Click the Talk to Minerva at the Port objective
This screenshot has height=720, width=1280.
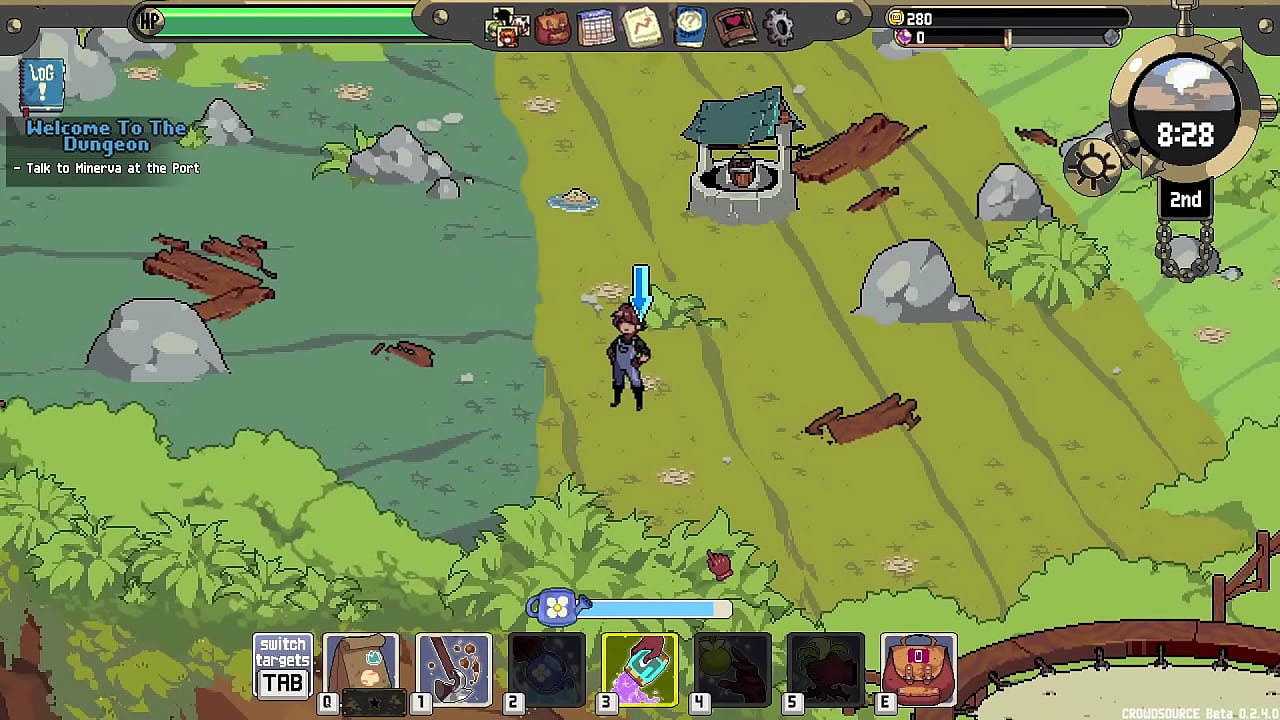point(106,168)
